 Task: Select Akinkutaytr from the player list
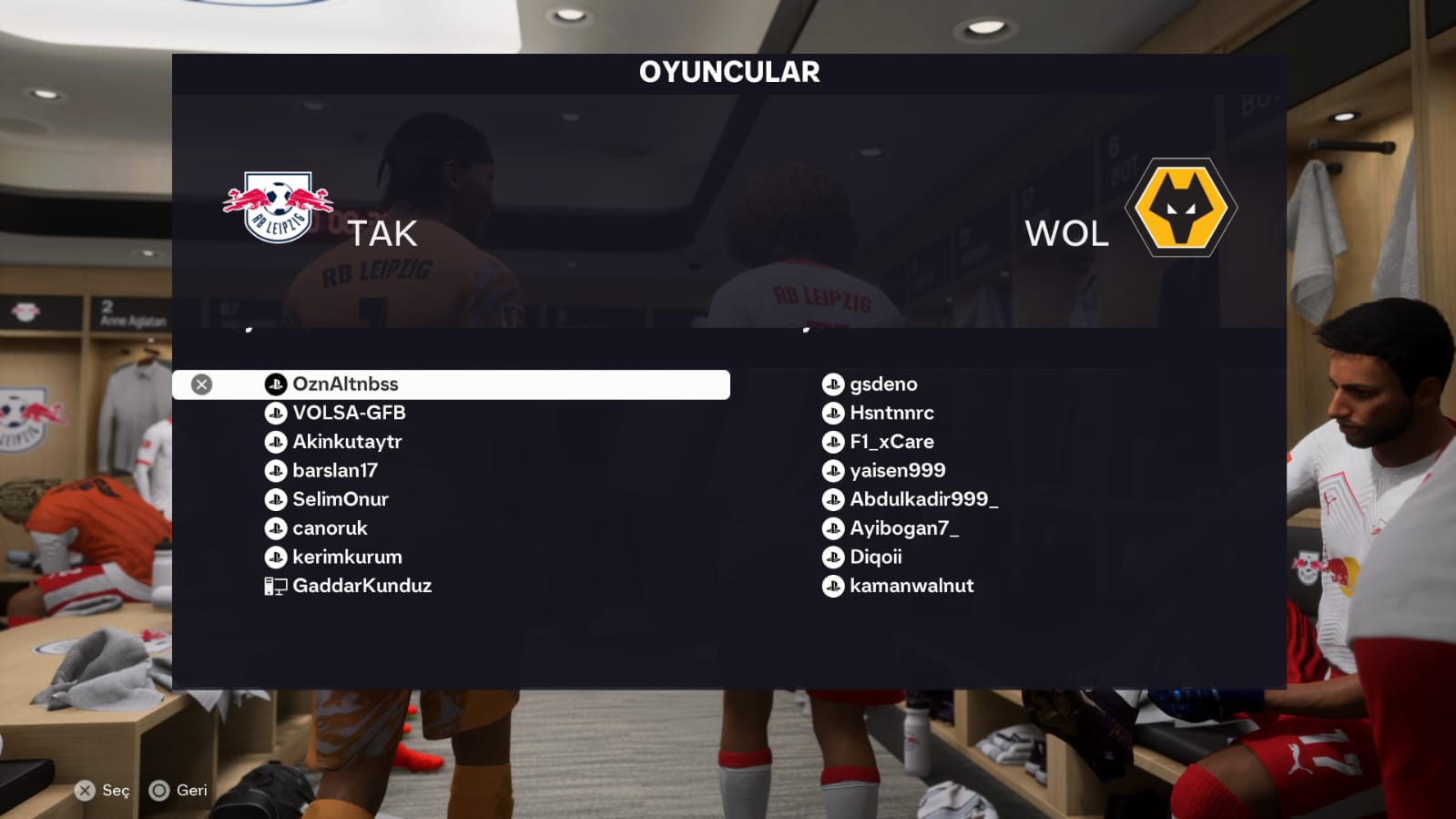click(347, 442)
